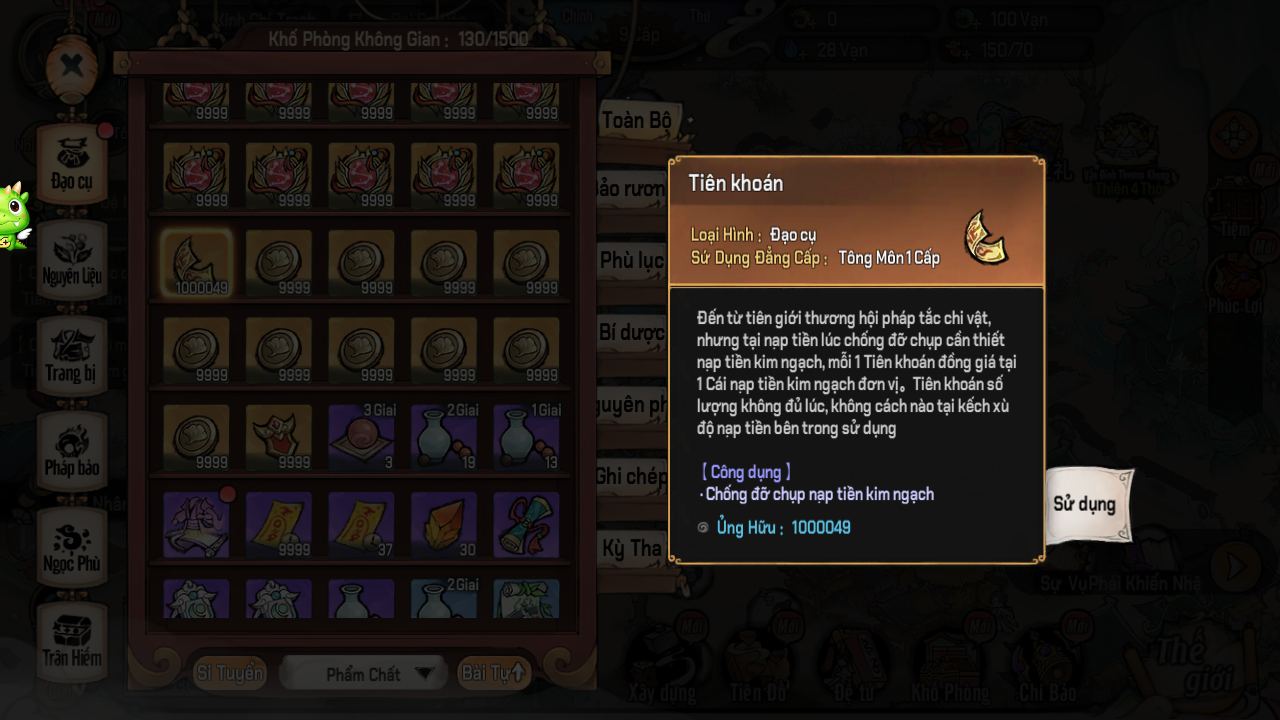
Task: Open the Trân Hiếm tab
Action: tap(72, 641)
